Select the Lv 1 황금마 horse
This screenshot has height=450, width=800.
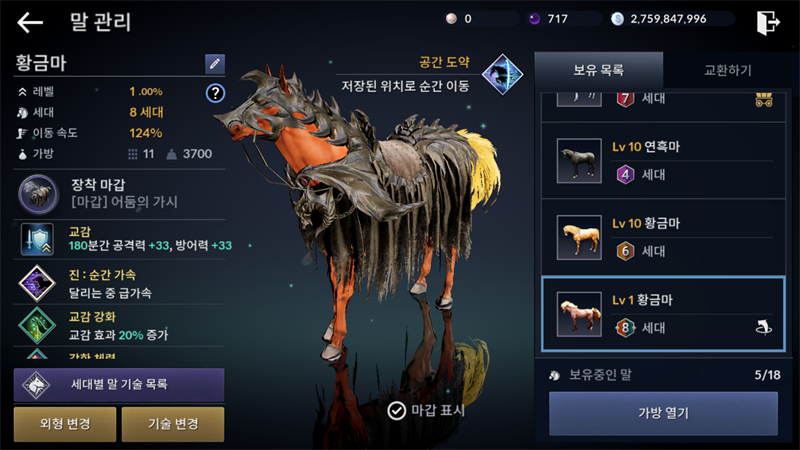[658, 314]
